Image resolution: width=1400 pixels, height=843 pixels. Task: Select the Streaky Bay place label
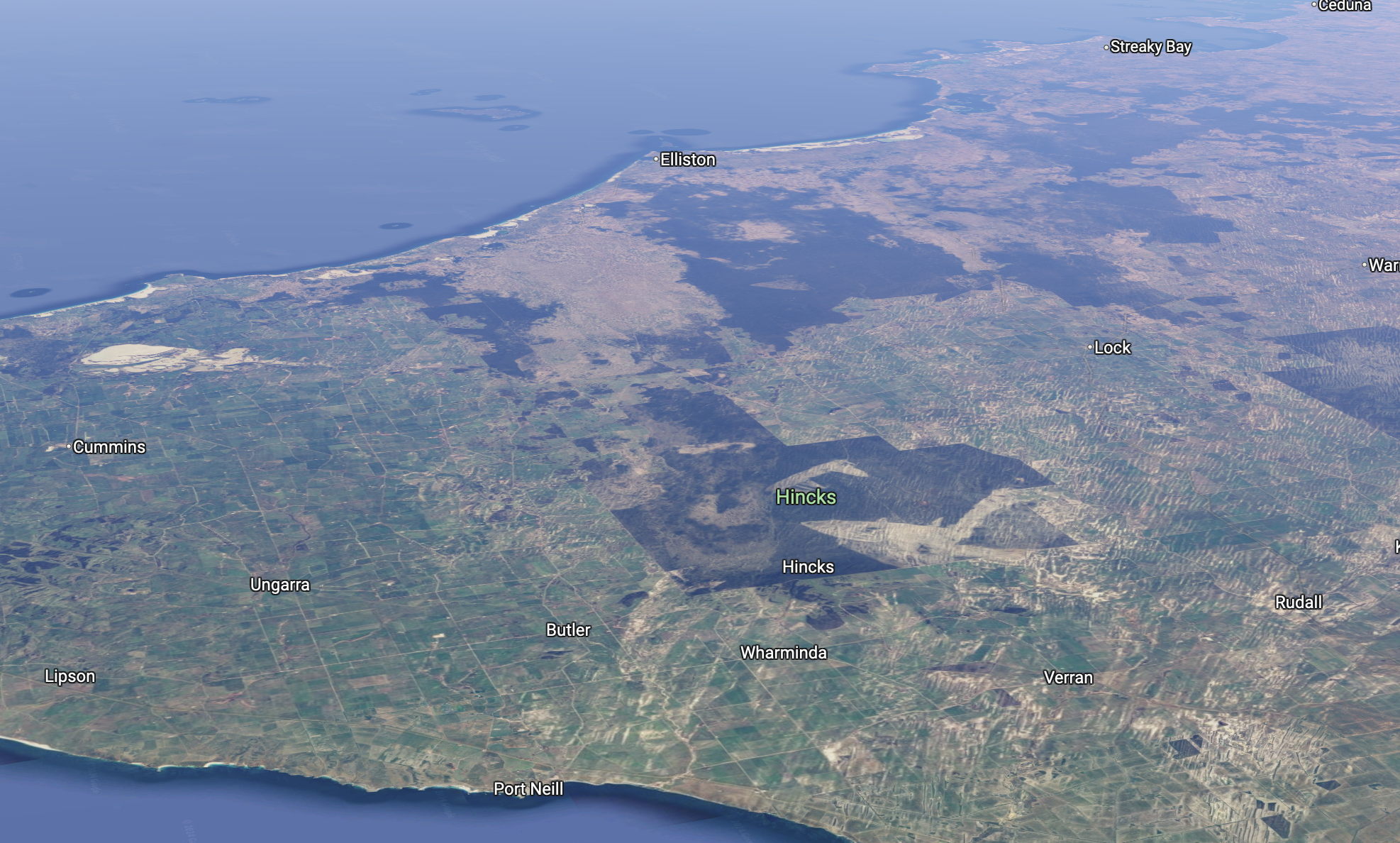[1150, 47]
